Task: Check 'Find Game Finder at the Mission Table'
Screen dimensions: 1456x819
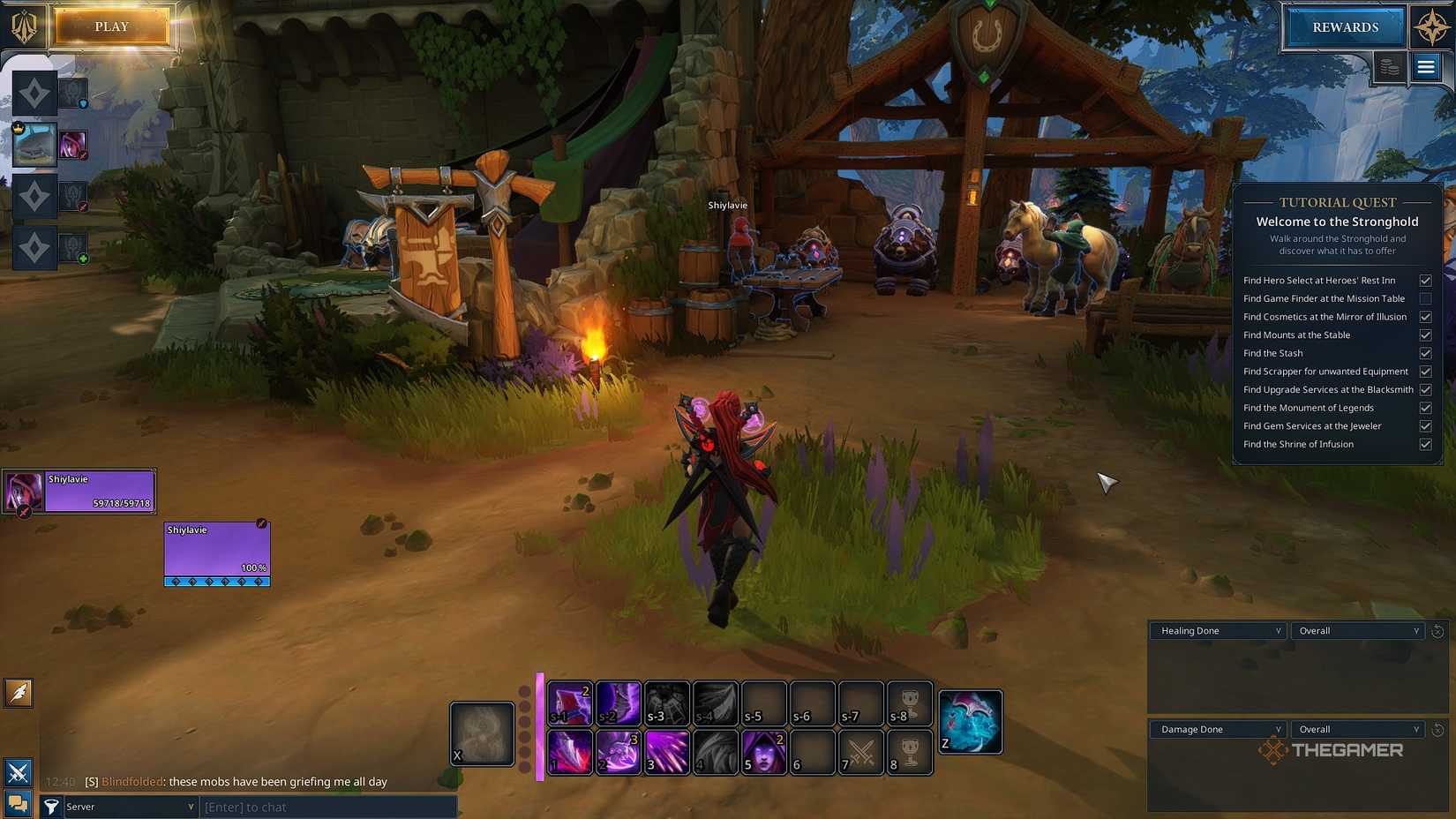Action: click(x=1426, y=298)
